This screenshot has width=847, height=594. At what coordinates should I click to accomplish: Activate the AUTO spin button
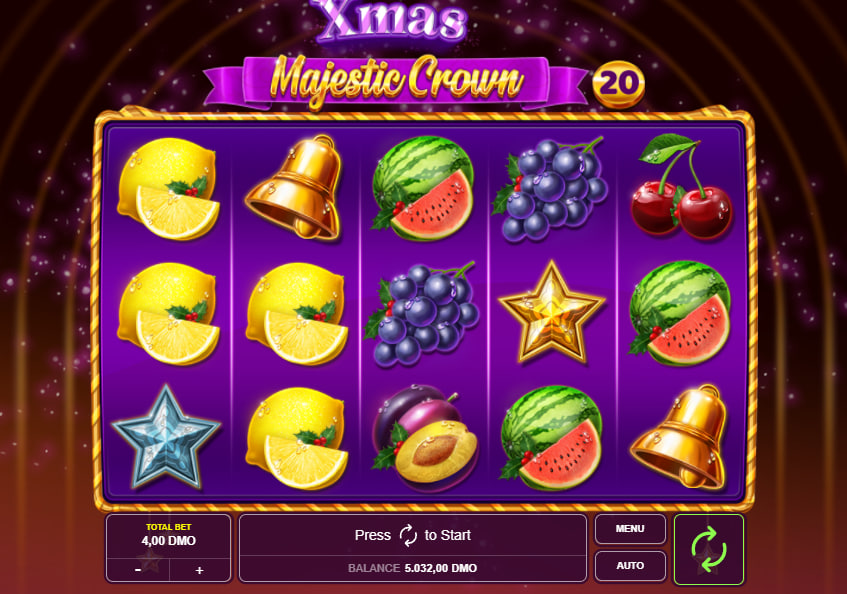[x=630, y=566]
